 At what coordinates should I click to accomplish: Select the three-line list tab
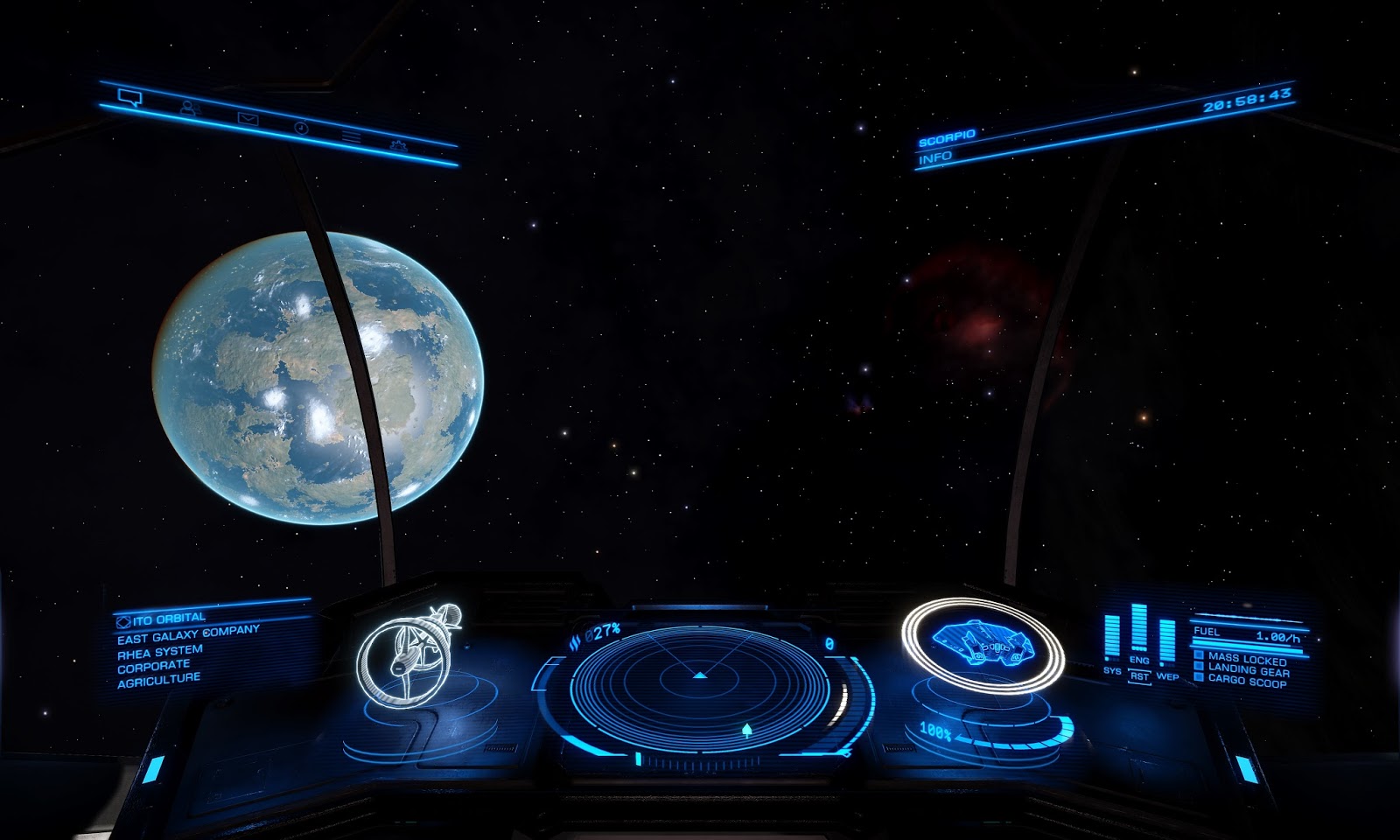coord(351,137)
